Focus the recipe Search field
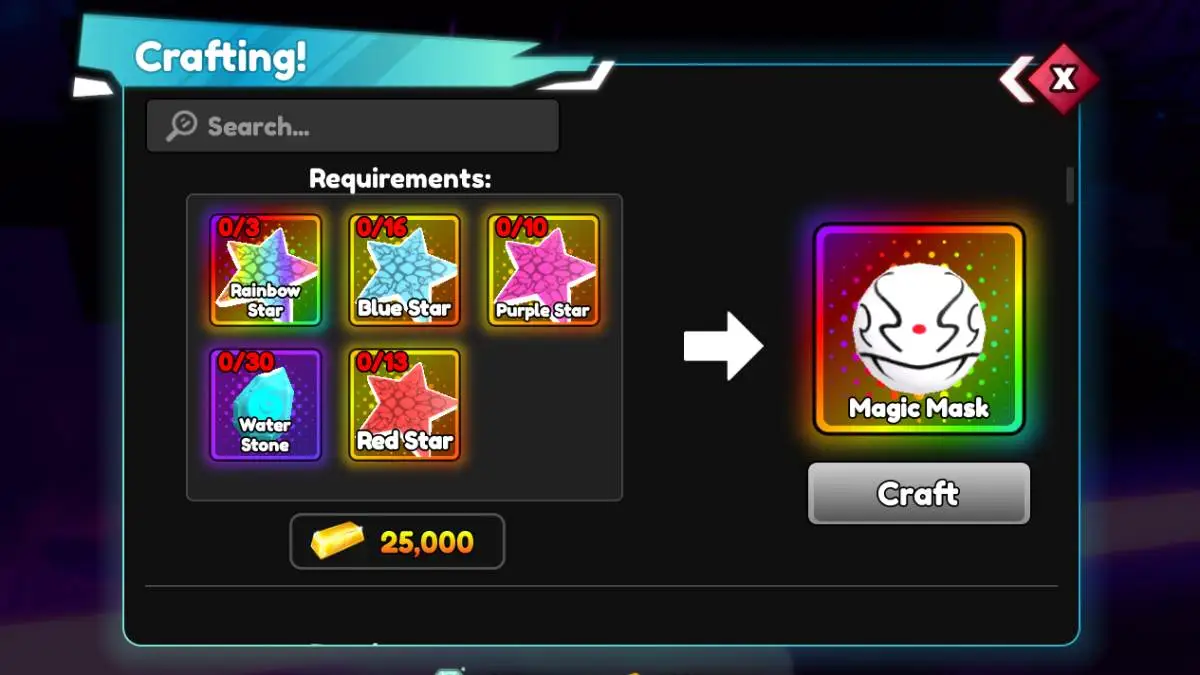 [353, 126]
